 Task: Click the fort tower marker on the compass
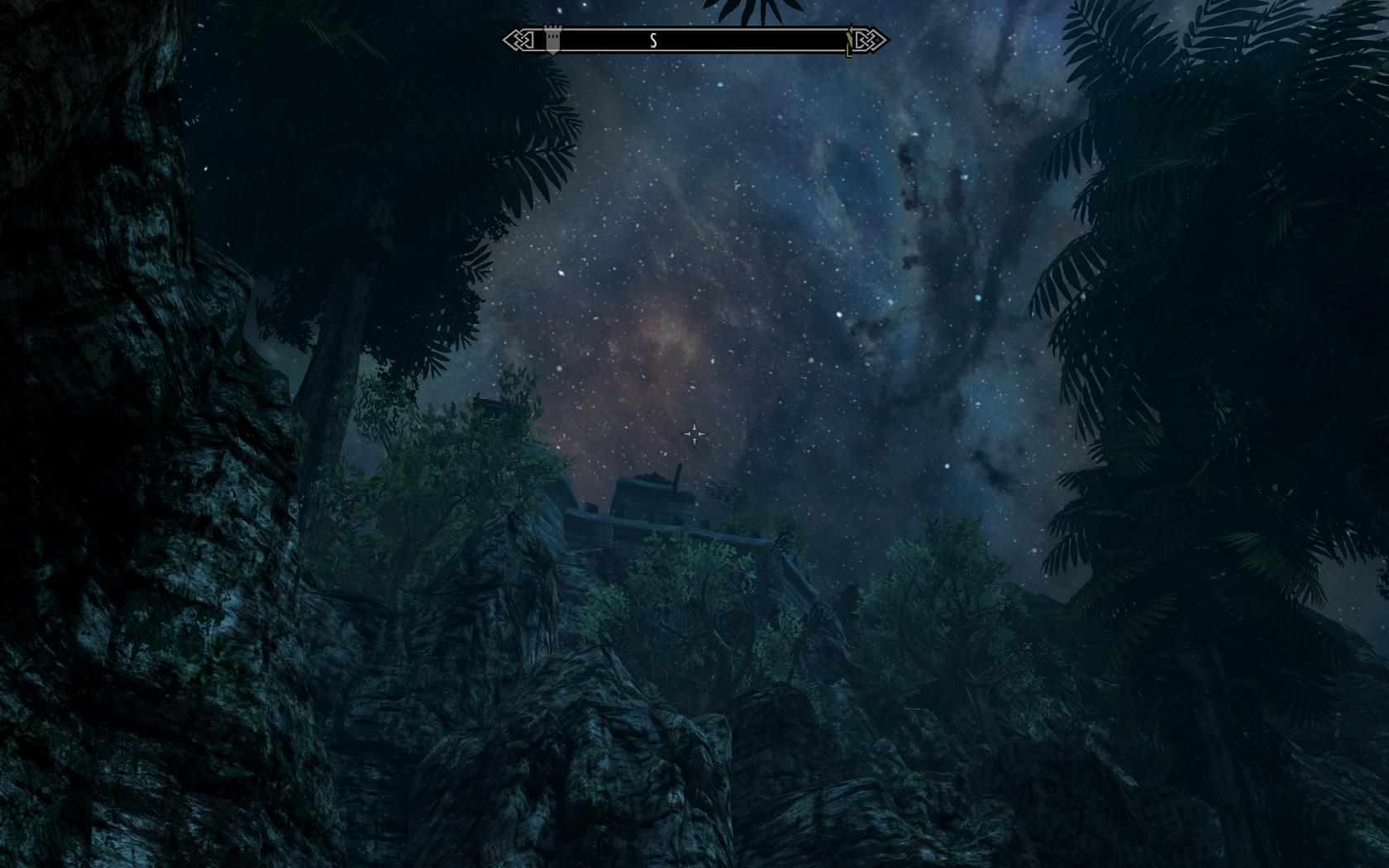click(552, 41)
